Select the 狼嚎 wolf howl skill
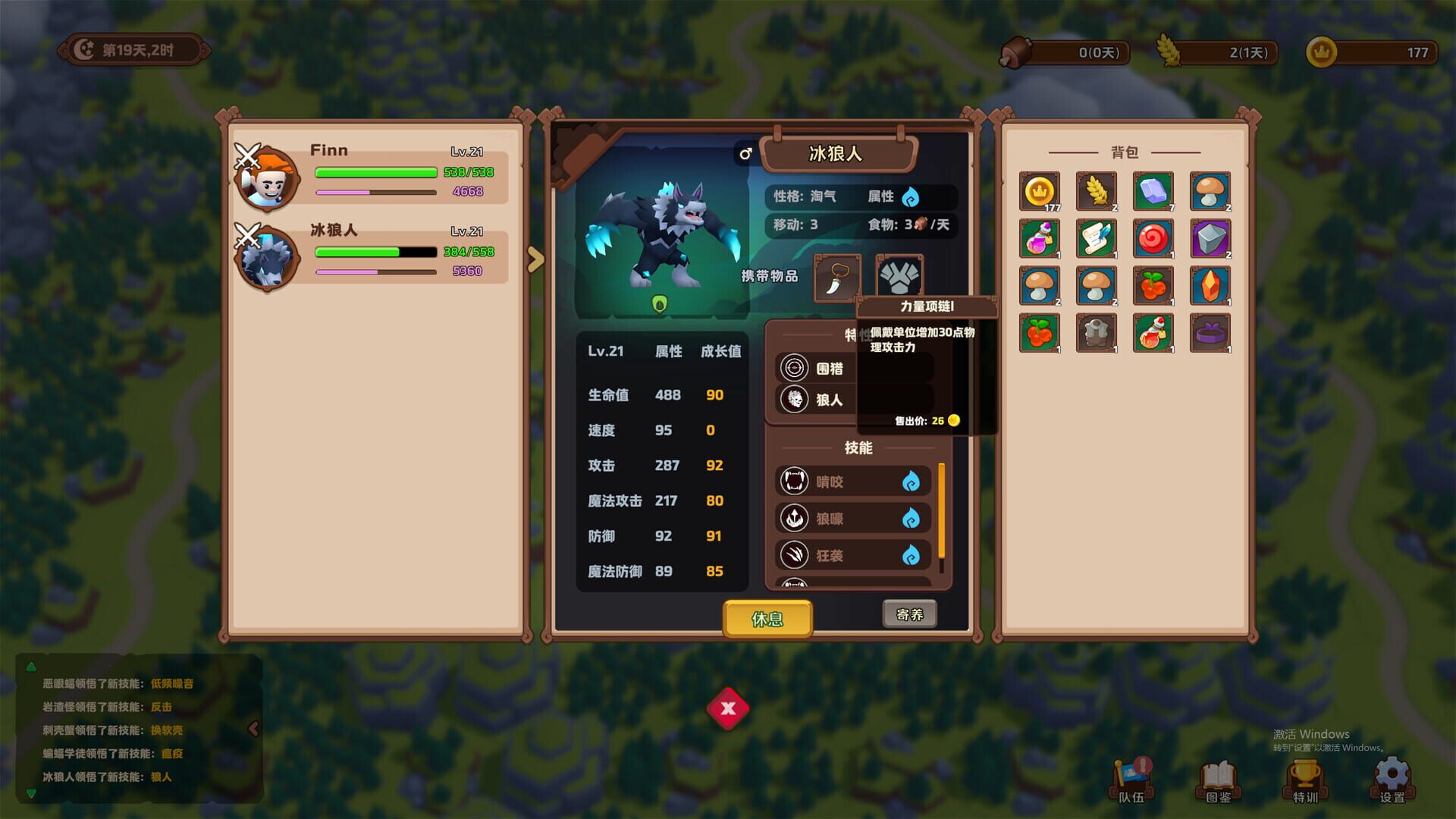The height and width of the screenshot is (819, 1456). pyautogui.click(x=851, y=518)
